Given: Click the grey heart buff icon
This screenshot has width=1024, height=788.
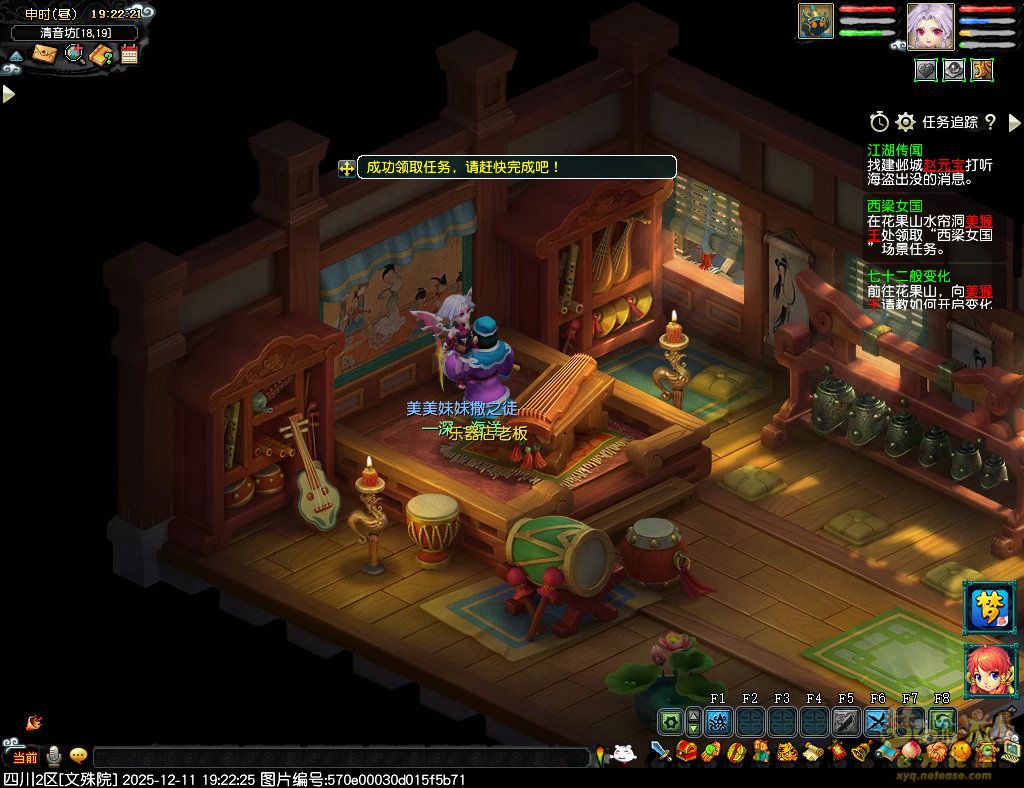Looking at the screenshot, I should [926, 69].
